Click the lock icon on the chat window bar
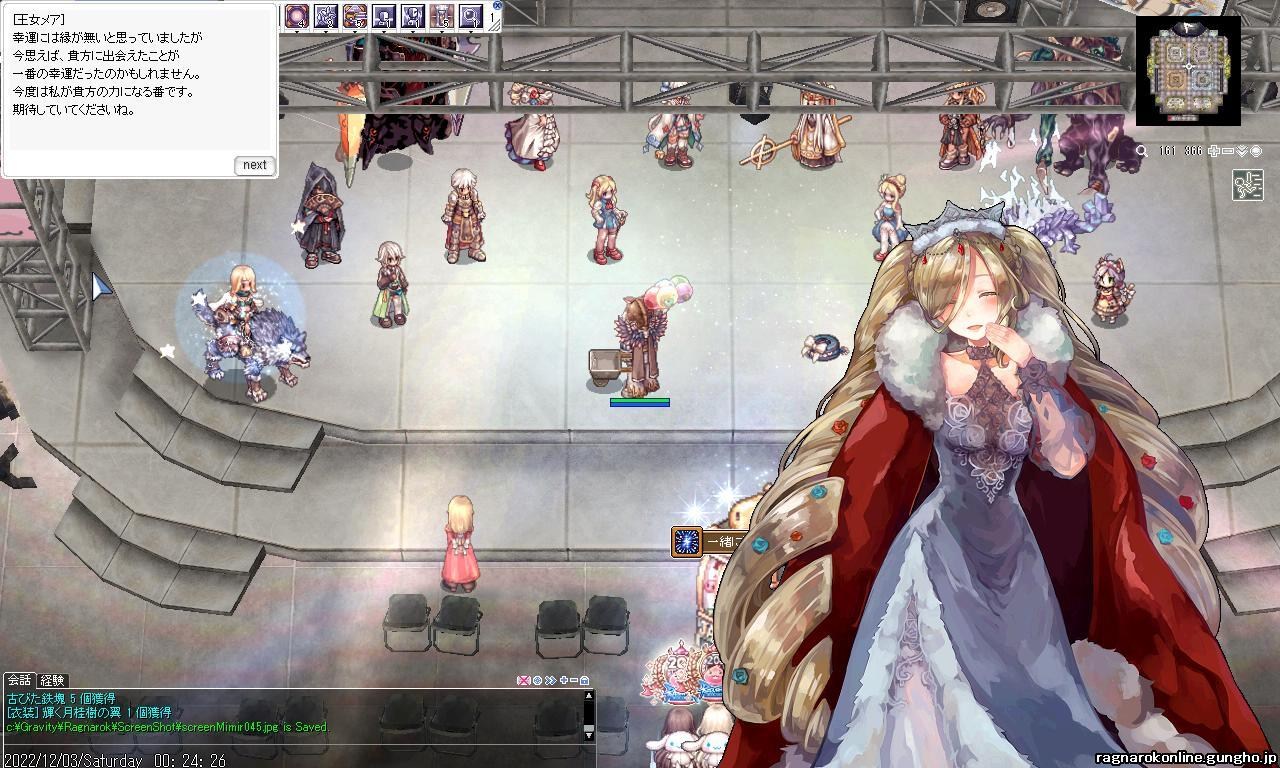1280x768 pixels. point(584,681)
